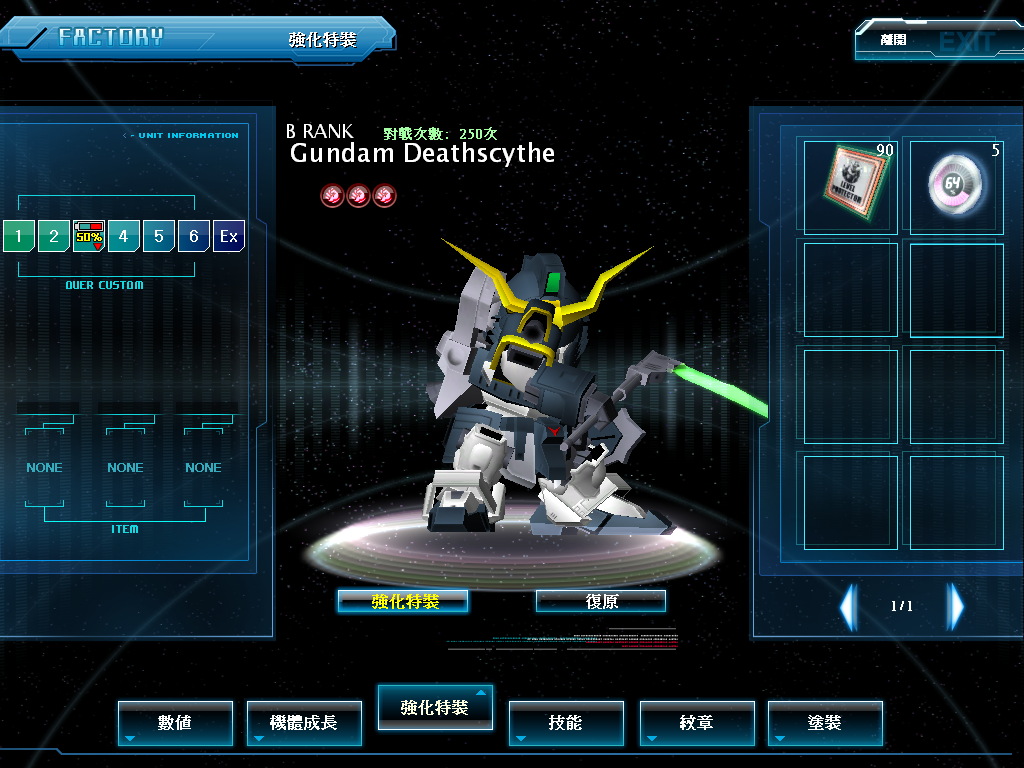Screen dimensions: 1024x768
Task: Select the Ex over custom slot
Action: click(229, 236)
